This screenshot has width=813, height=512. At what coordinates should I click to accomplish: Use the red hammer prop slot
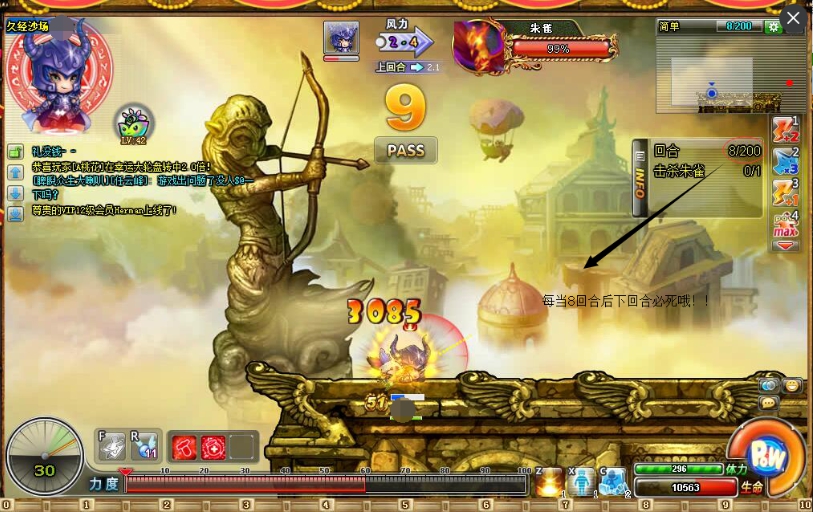184,447
